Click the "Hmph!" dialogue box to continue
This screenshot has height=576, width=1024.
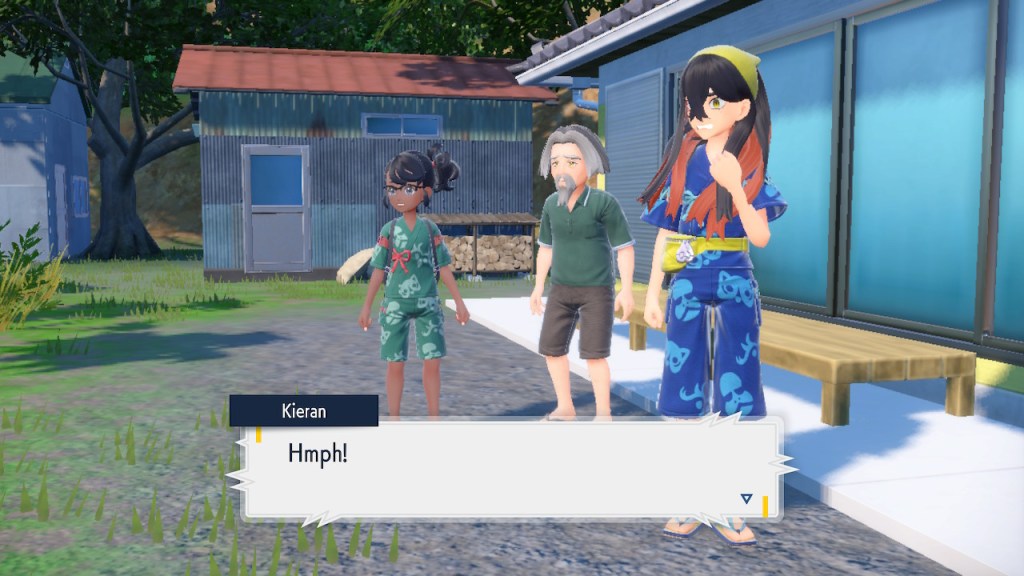[510, 470]
